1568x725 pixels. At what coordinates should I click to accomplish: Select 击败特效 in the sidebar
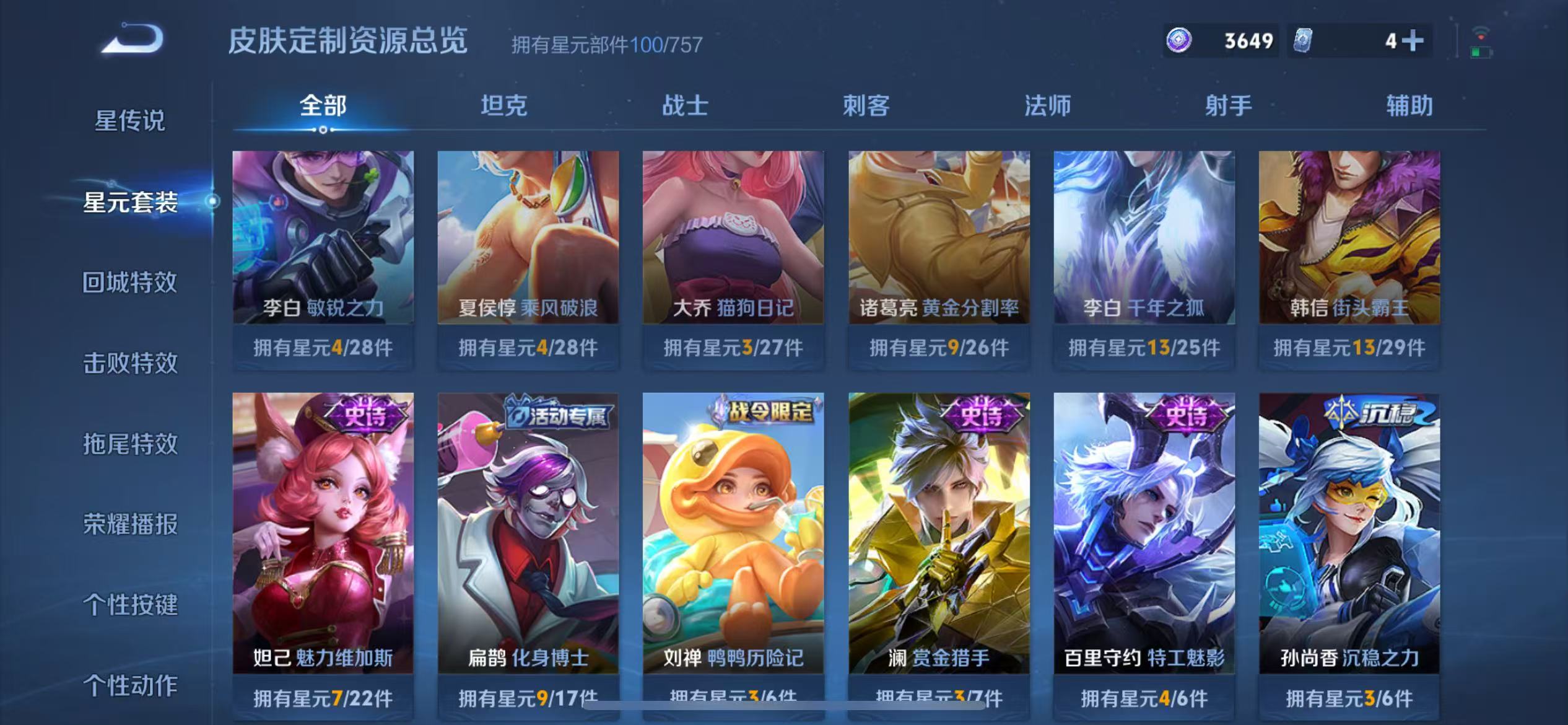[129, 363]
